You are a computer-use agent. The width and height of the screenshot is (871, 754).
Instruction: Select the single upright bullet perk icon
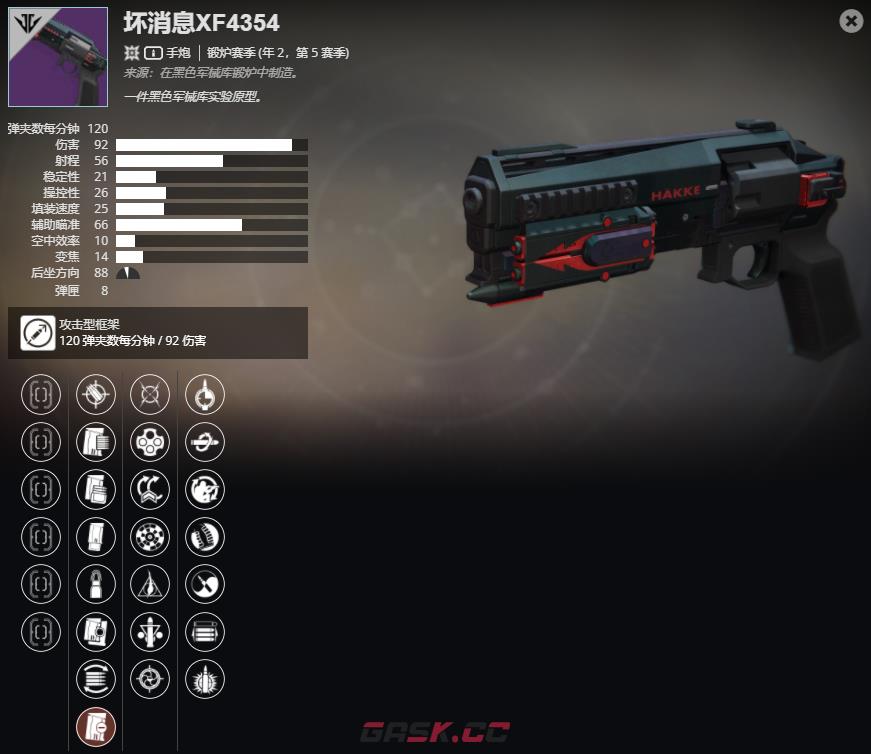coord(96,584)
